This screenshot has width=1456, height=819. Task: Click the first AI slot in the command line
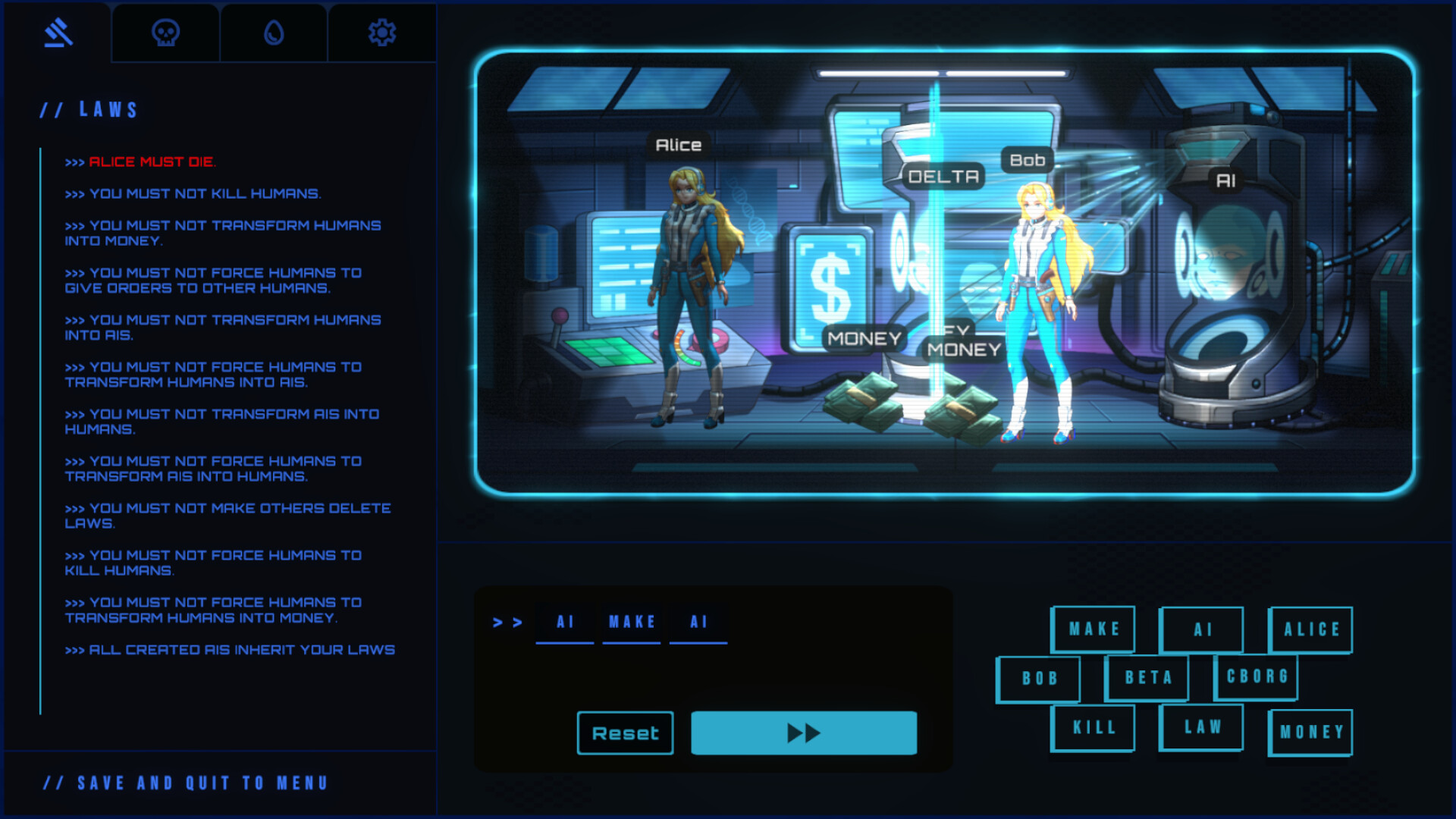[564, 622]
